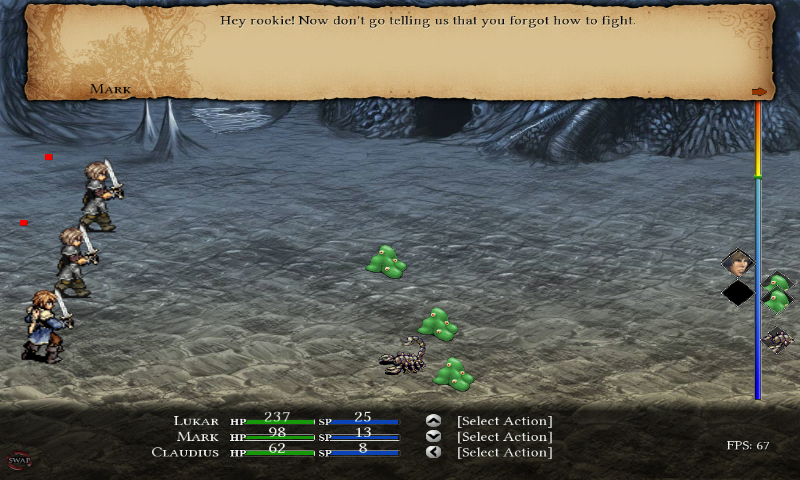Open Claudius's Select Action menu
The width and height of the screenshot is (800, 480).
click(504, 452)
